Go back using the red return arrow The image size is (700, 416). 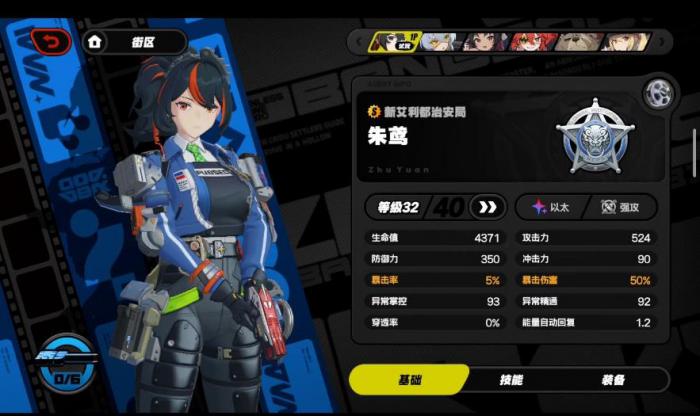pyautogui.click(x=52, y=41)
